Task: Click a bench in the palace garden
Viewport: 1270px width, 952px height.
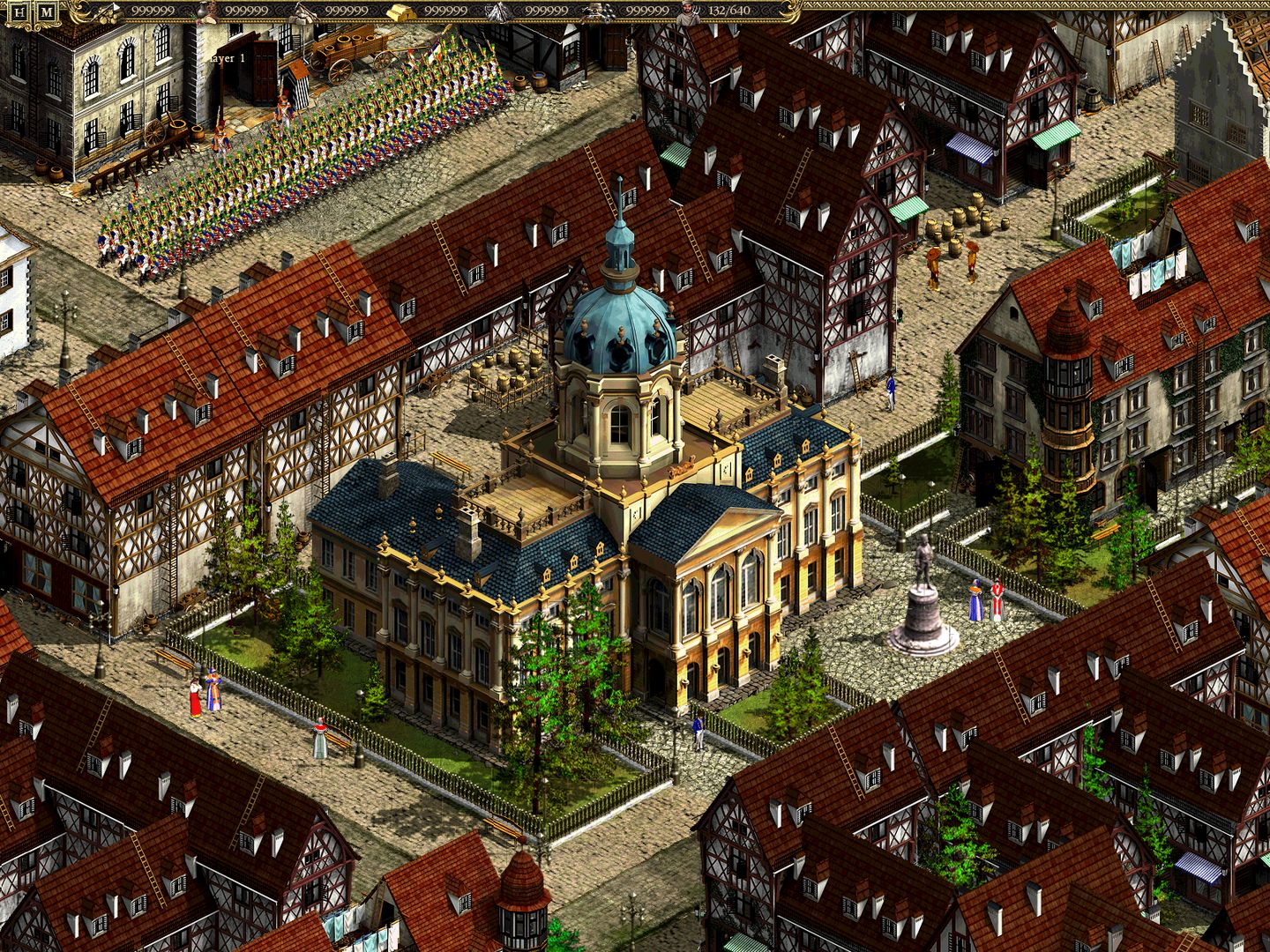Action: point(176,659)
